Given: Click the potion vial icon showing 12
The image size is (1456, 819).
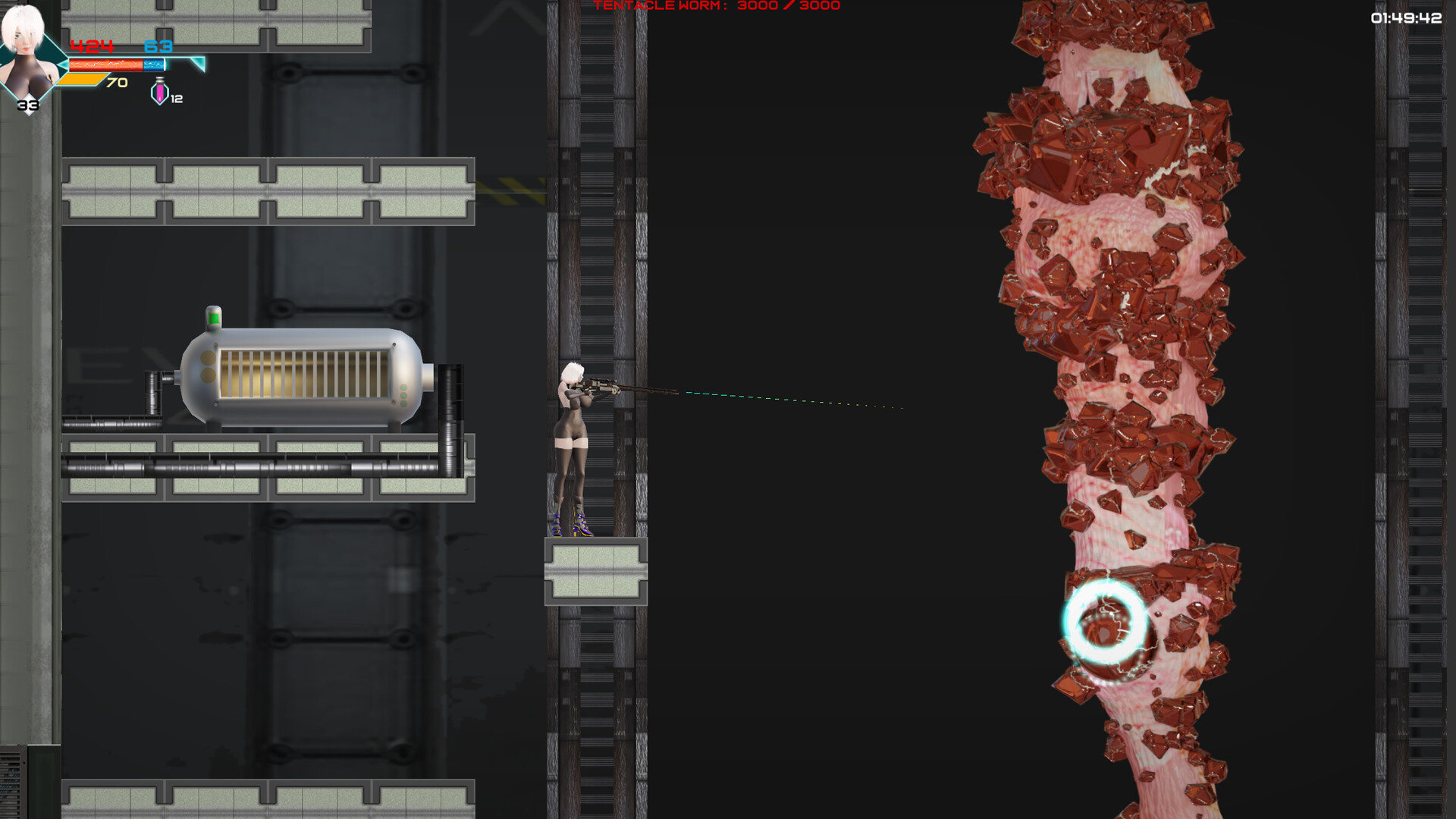Looking at the screenshot, I should pos(158,93).
